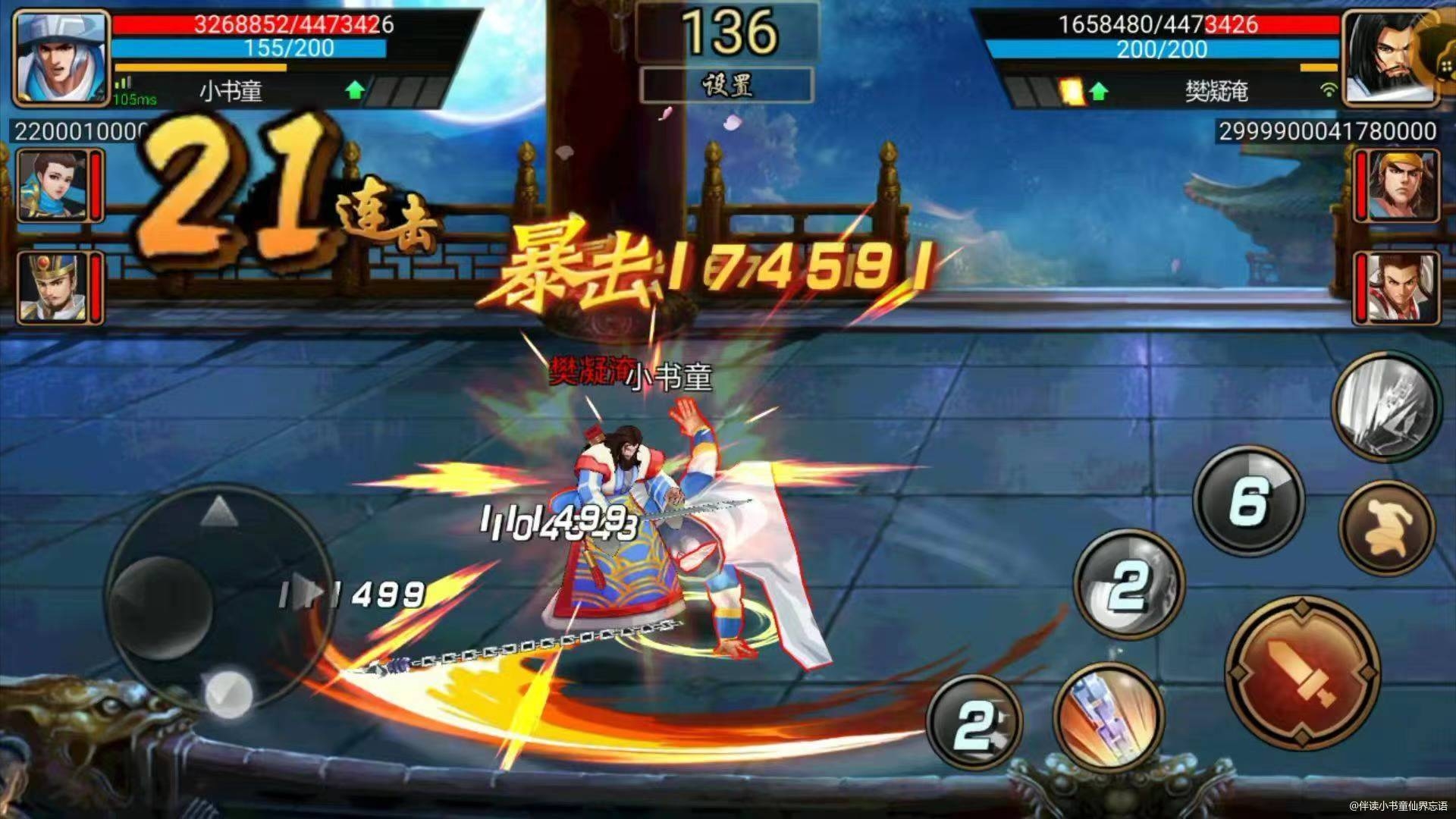The image size is (1456, 819).
Task: Trigger the grey sword slash ultimate skill
Action: 1385,406
